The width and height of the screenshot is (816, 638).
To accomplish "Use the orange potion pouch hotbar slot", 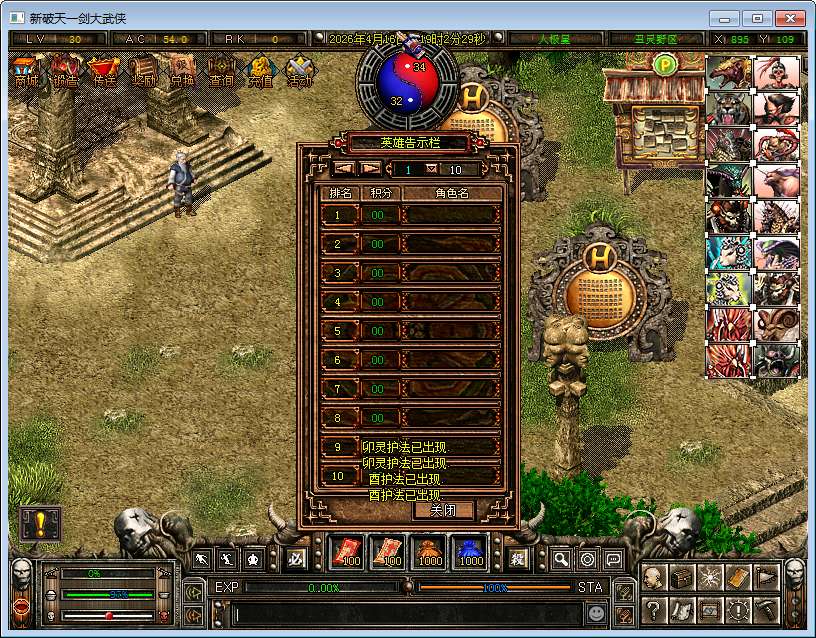I will (x=429, y=553).
